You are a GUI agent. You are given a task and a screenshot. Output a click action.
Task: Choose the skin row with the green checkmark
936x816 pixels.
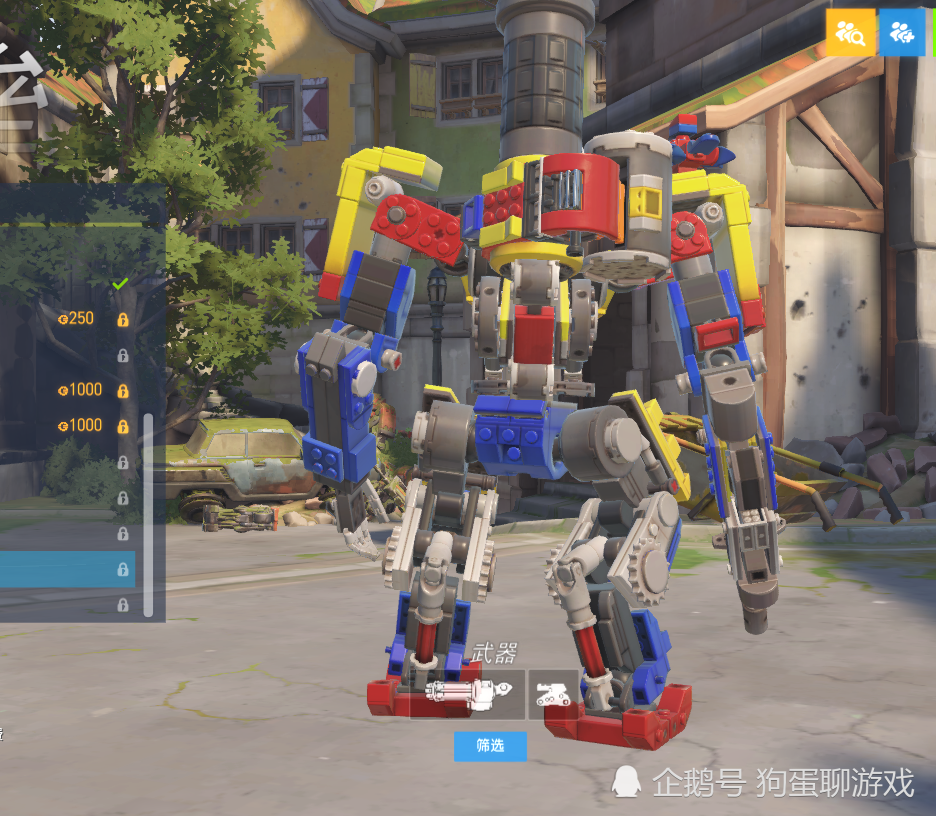(70, 284)
